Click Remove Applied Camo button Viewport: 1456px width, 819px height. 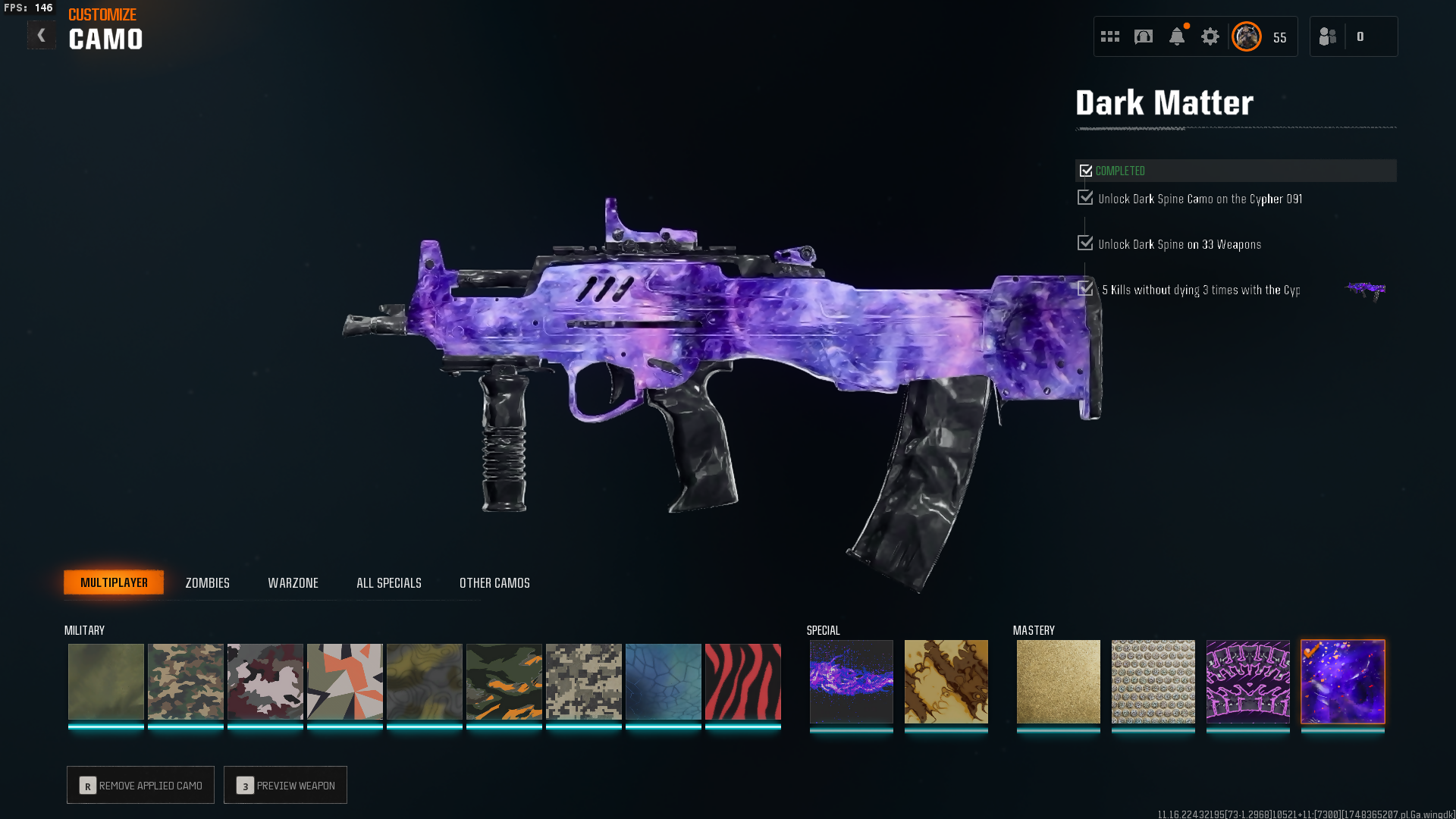pos(140,785)
